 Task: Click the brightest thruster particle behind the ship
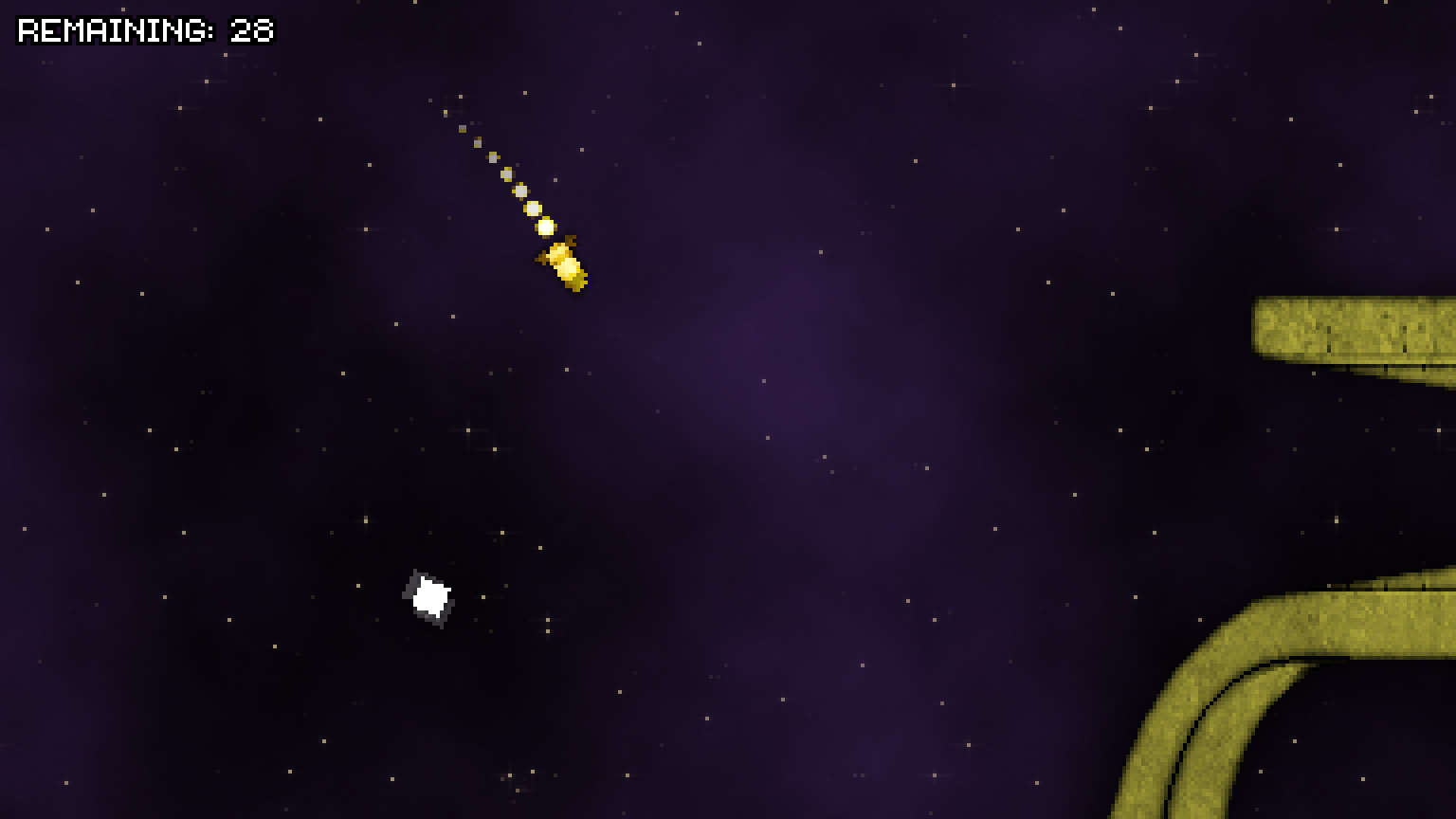pos(545,226)
